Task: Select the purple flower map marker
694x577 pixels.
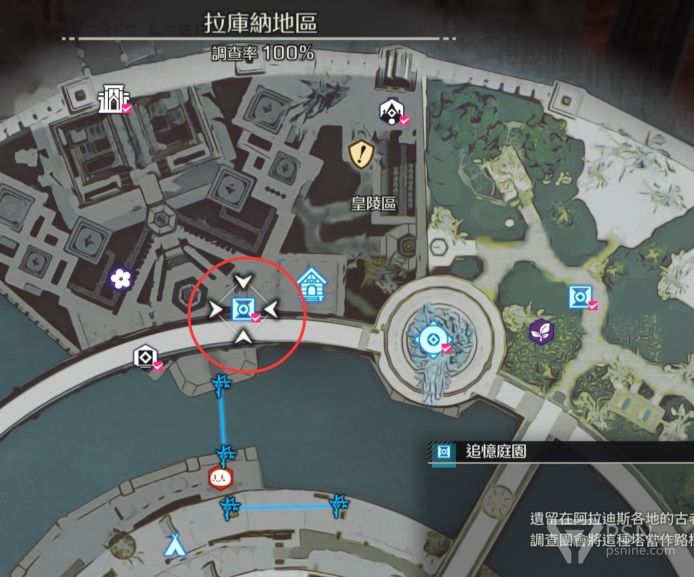Action: coord(122,279)
